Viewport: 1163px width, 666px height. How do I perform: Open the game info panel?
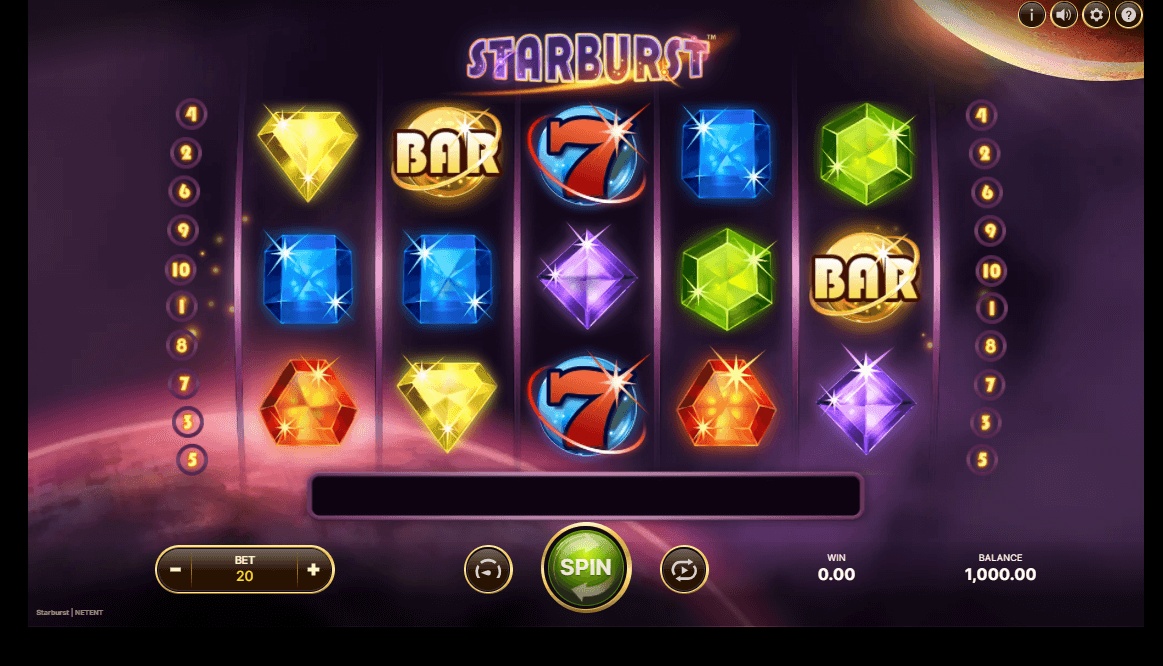point(1031,15)
